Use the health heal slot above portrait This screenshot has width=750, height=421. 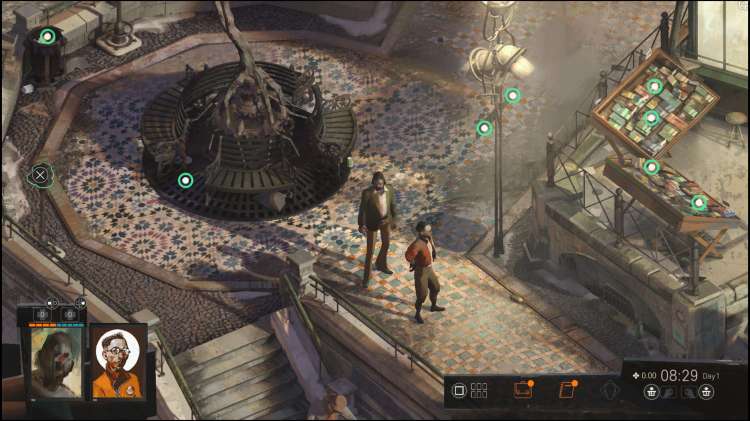coord(44,313)
